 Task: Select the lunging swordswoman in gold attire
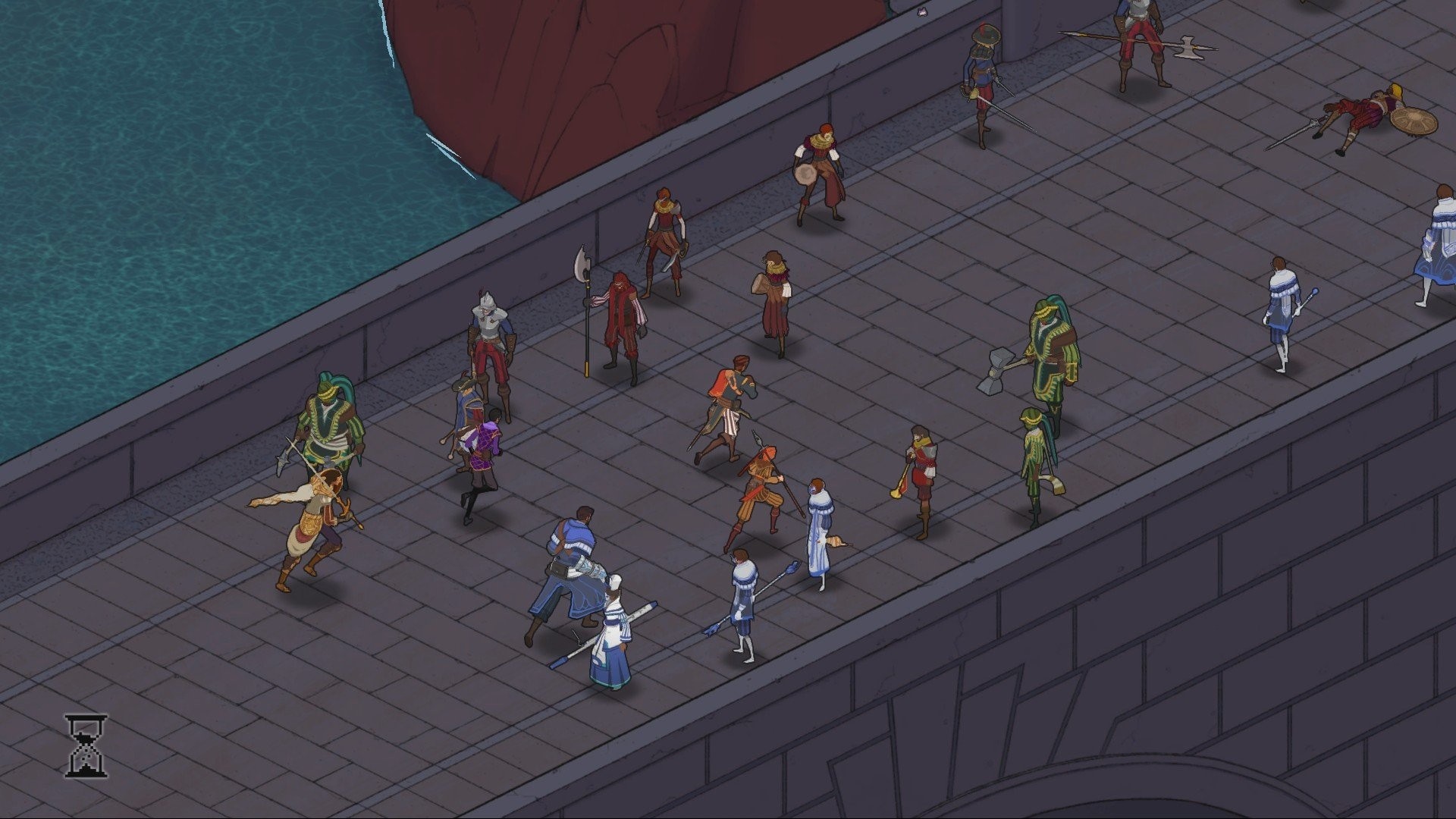311,516
